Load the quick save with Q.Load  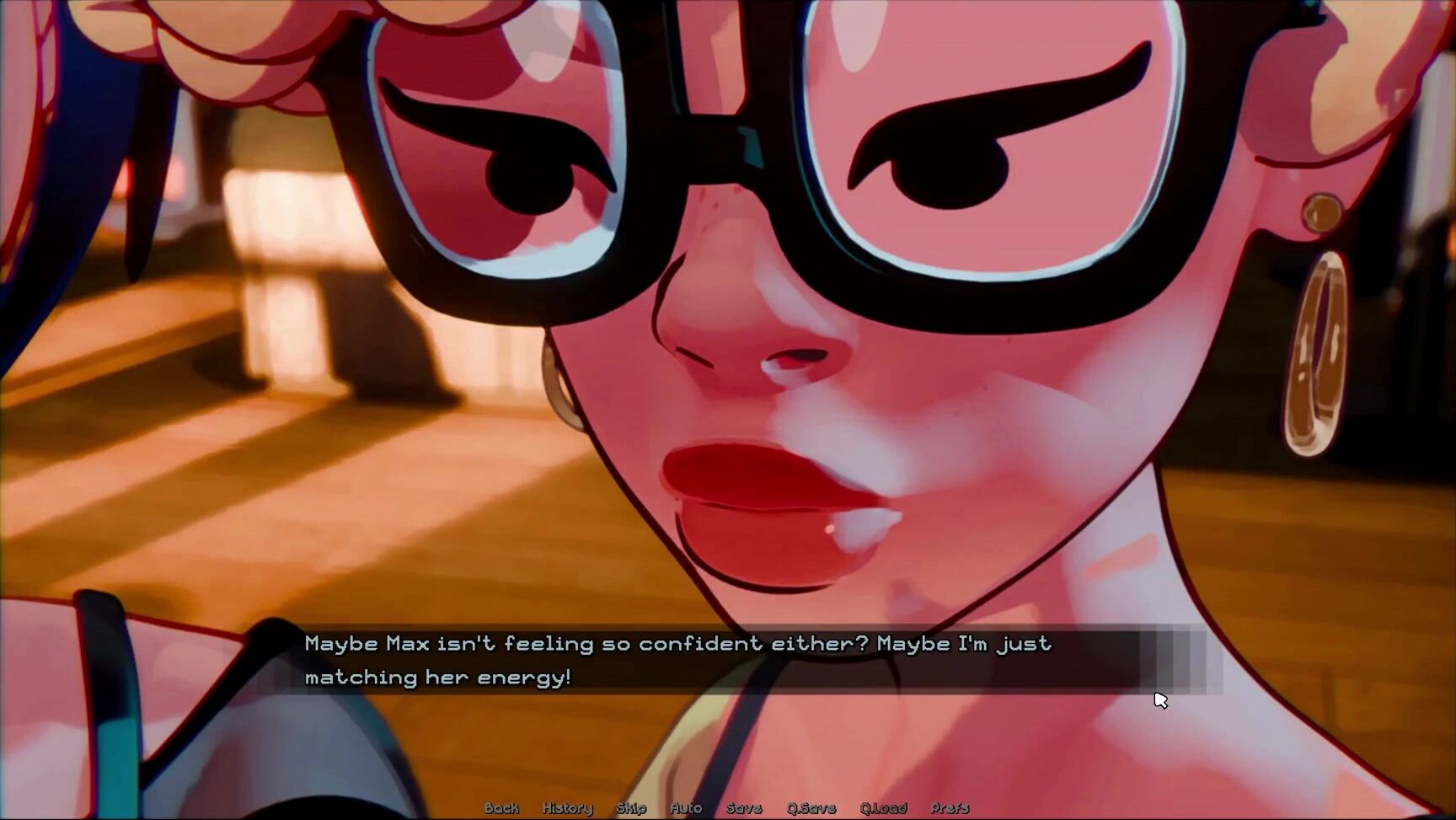click(883, 808)
